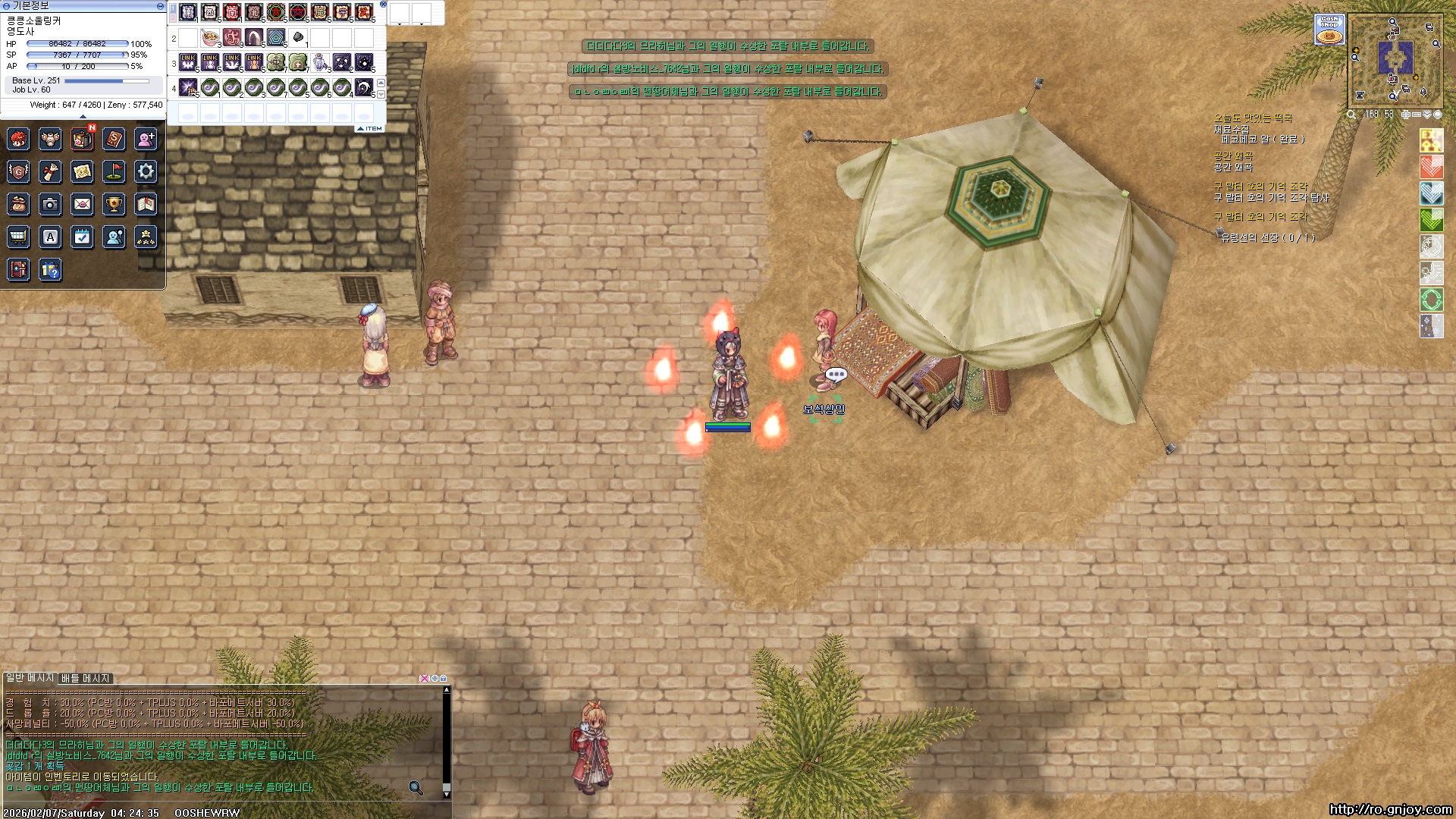The image size is (1456, 819).
Task: Open the trophy achievements icon
Action: tap(114, 204)
